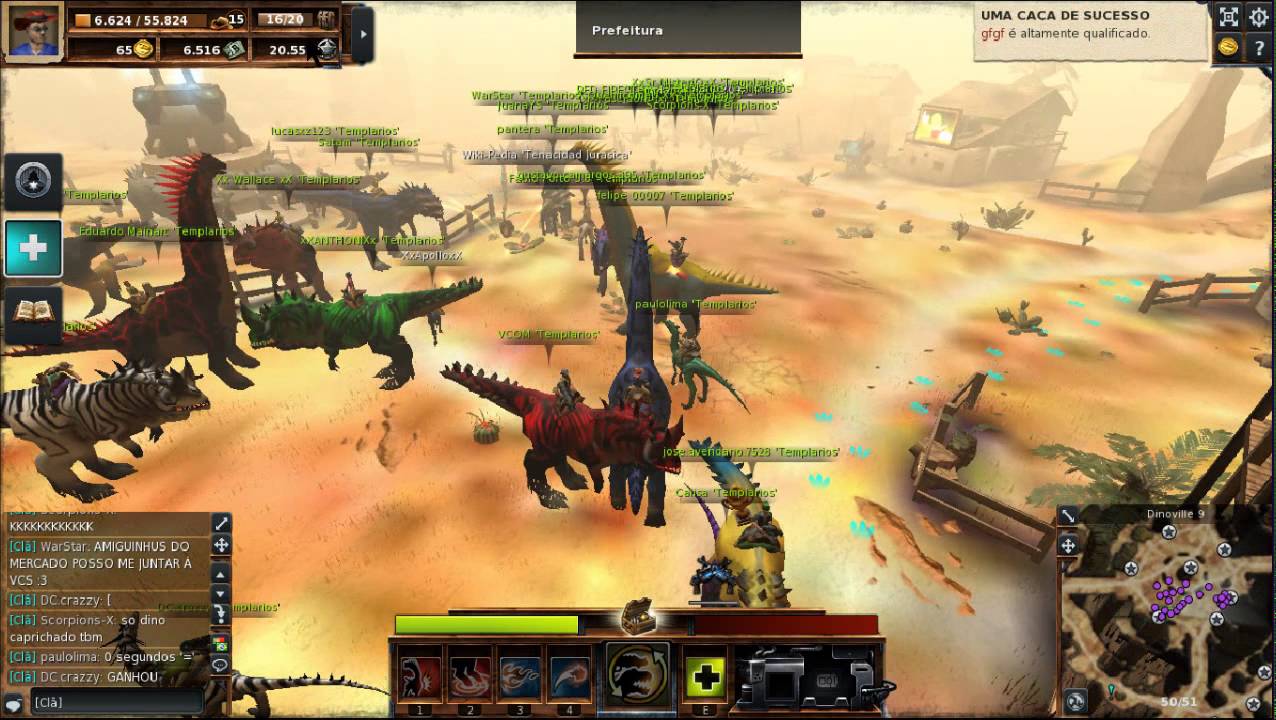Click the Brazil flag chat language button

pos(220,644)
